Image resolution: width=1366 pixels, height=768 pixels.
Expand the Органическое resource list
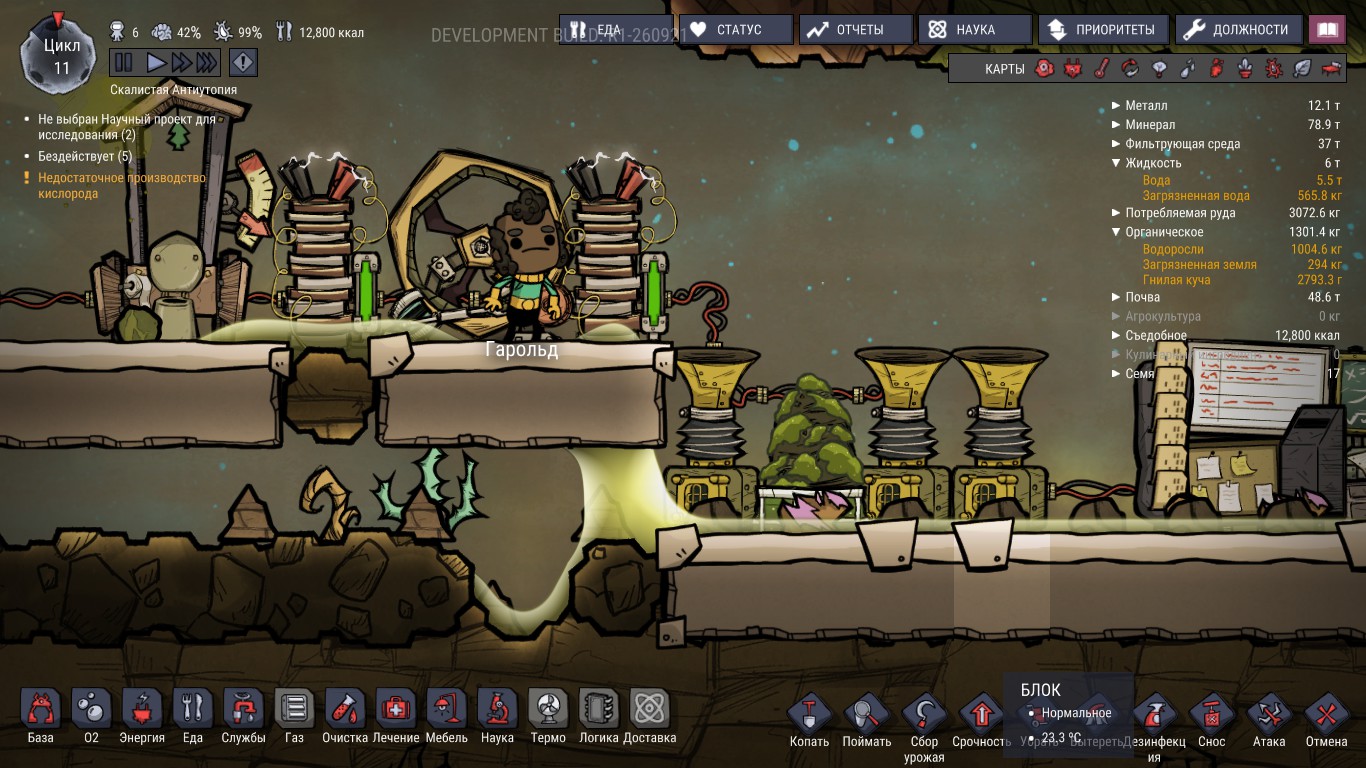coord(1117,231)
